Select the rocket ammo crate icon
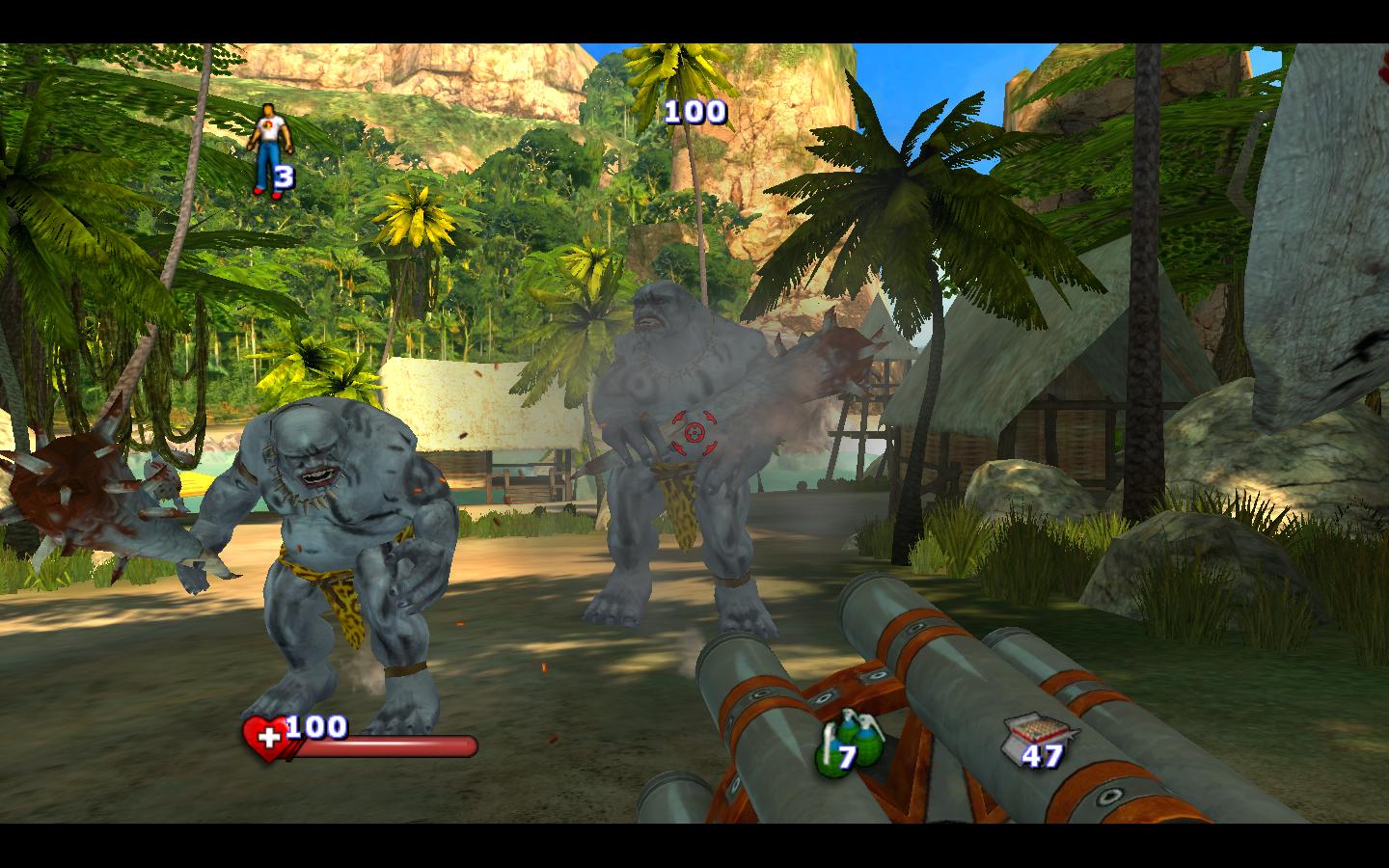This screenshot has width=1389, height=868. pos(1028,735)
